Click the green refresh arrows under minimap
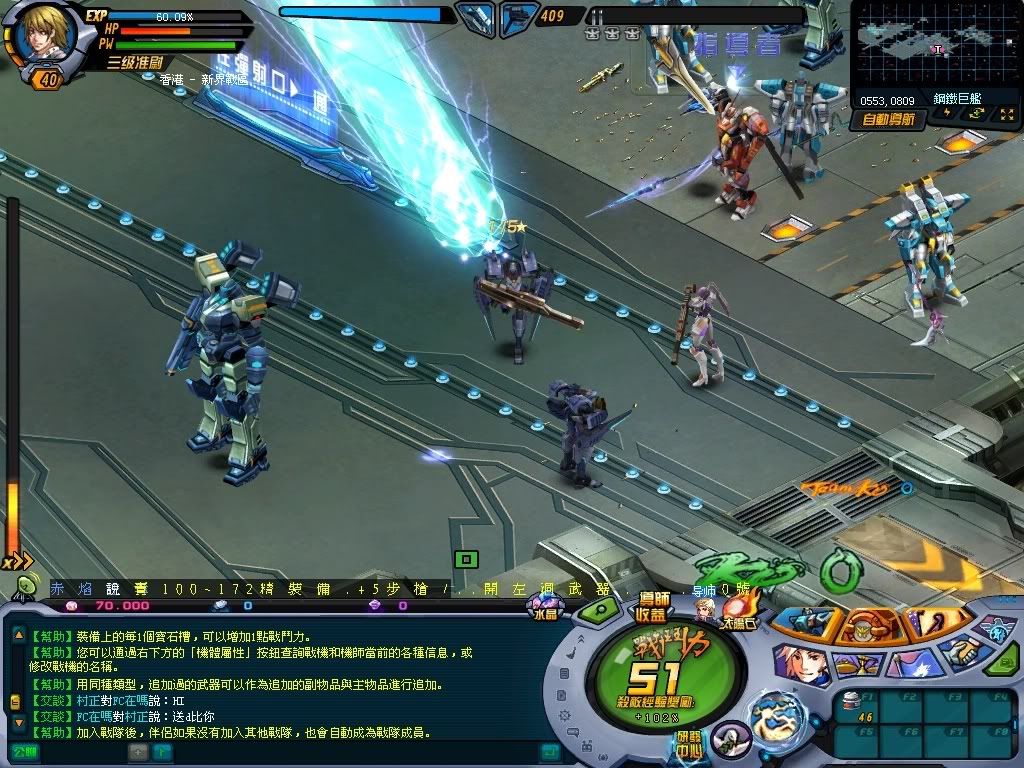Screen dimensions: 1024x768 [x=973, y=115]
